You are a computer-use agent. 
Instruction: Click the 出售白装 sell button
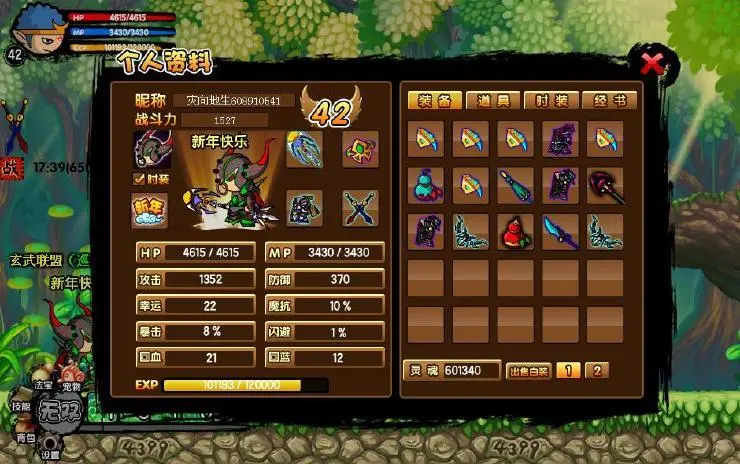(528, 371)
